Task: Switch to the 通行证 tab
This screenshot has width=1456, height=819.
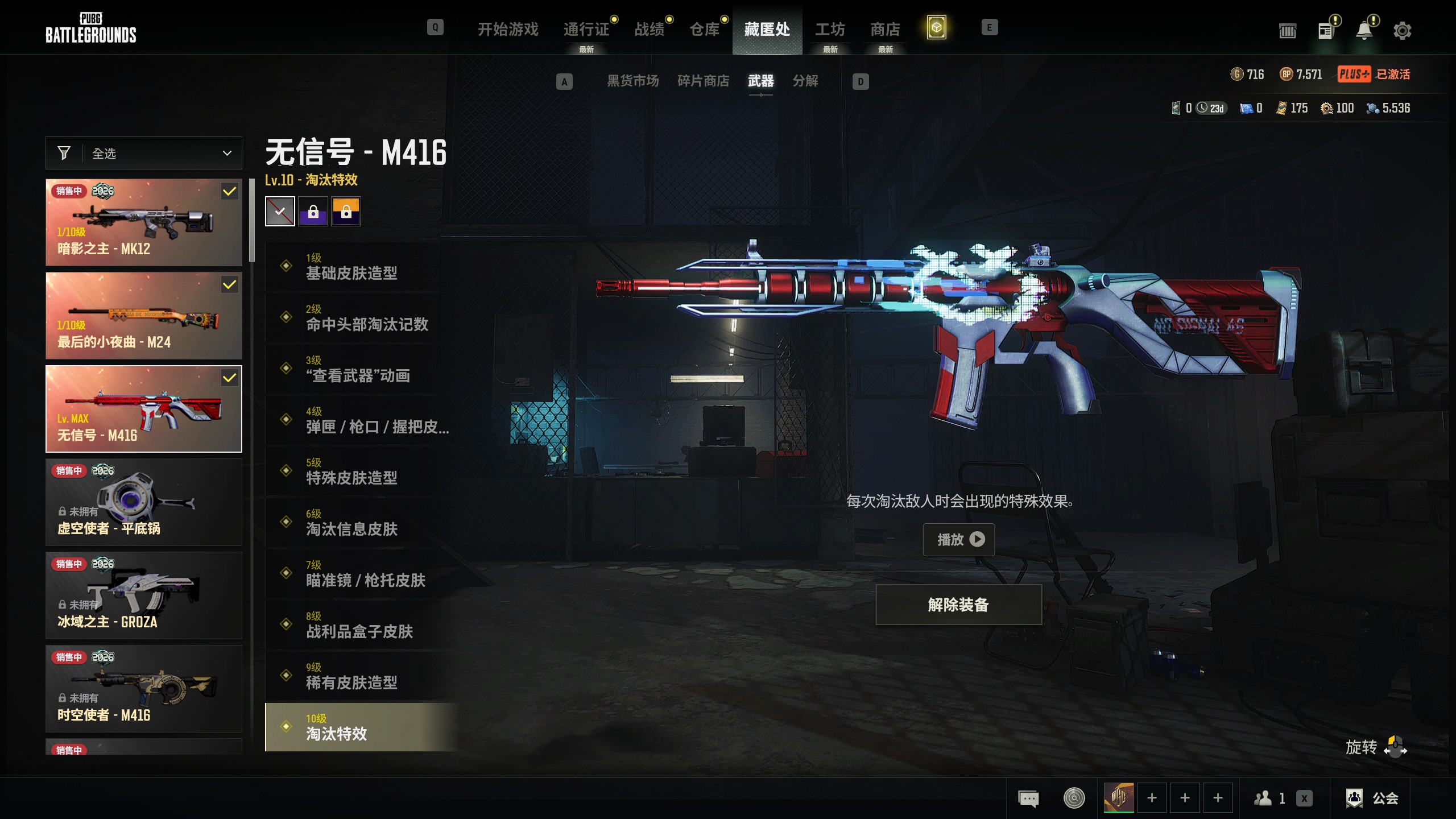Action: click(586, 29)
